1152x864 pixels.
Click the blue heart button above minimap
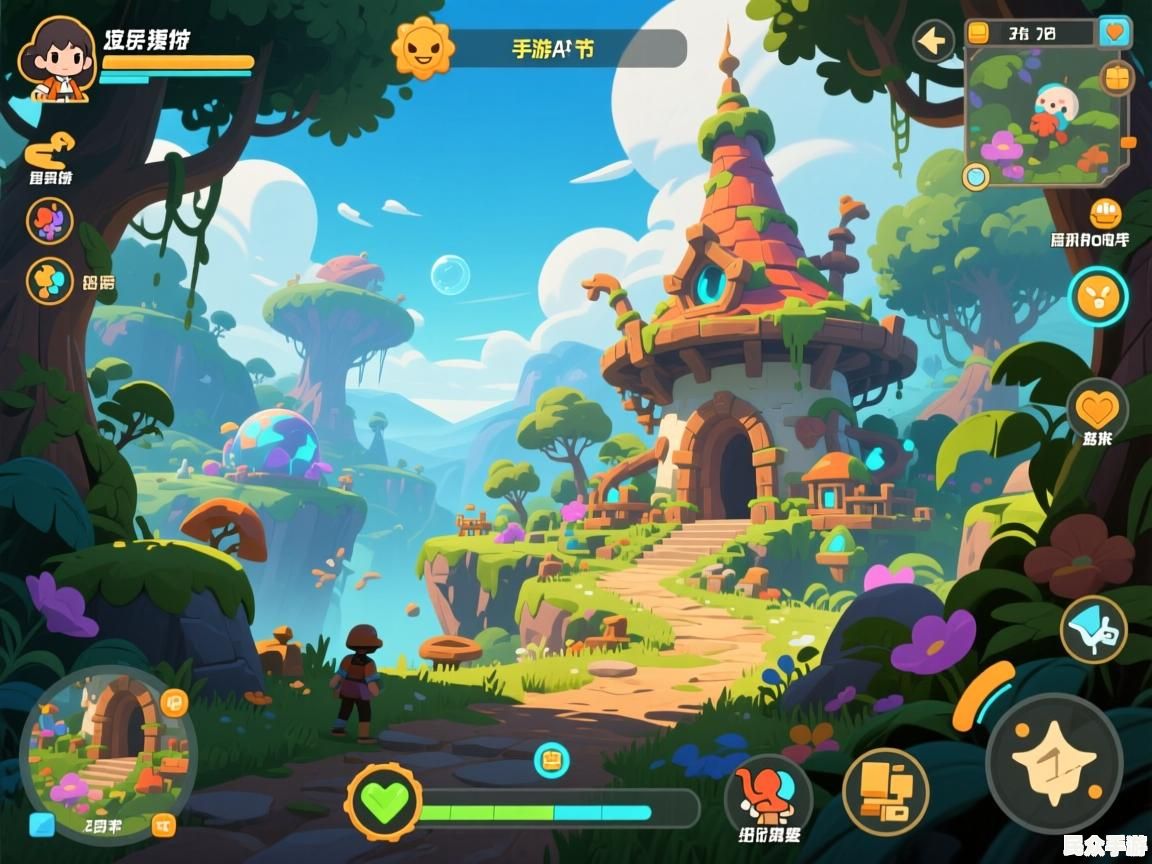(1114, 32)
